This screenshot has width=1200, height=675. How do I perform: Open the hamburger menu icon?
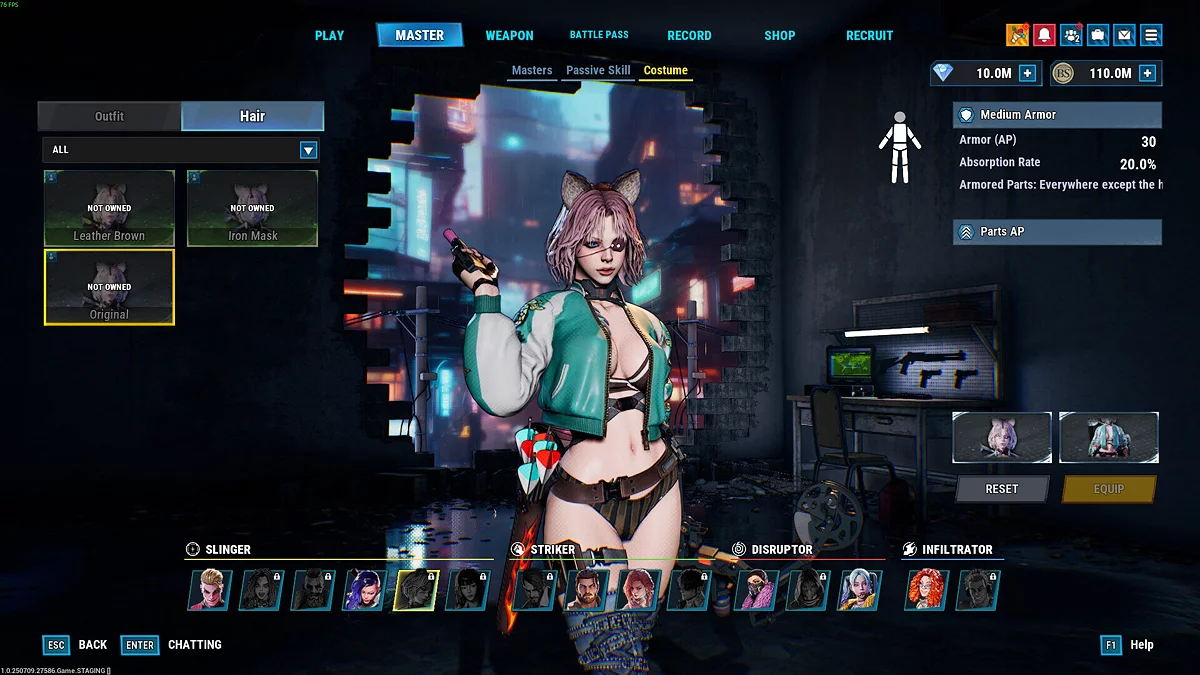pyautogui.click(x=1152, y=35)
